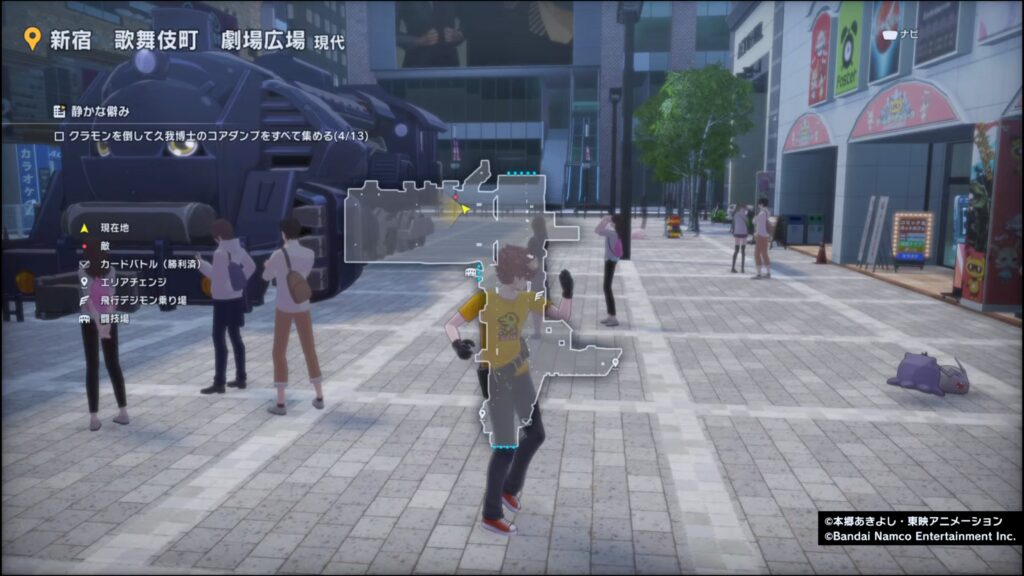The width and height of the screenshot is (1024, 576).
Task: Select the flying Digimon wing marker on map
Action: tap(540, 296)
